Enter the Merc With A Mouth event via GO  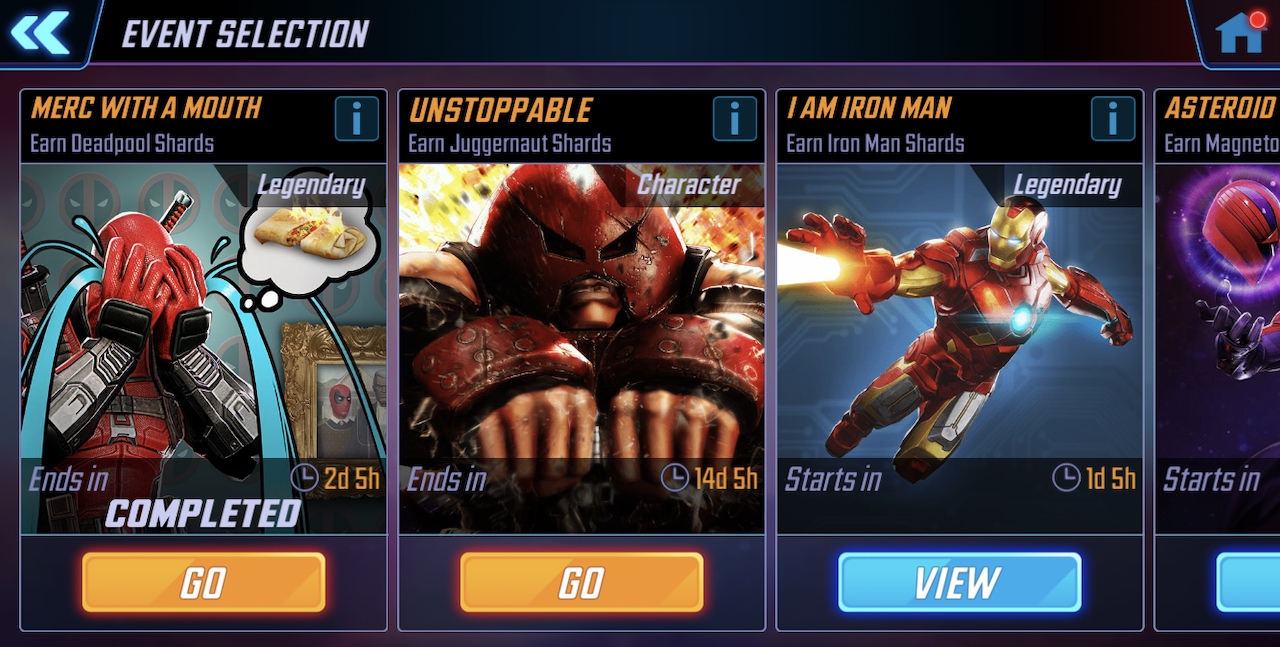tap(204, 582)
